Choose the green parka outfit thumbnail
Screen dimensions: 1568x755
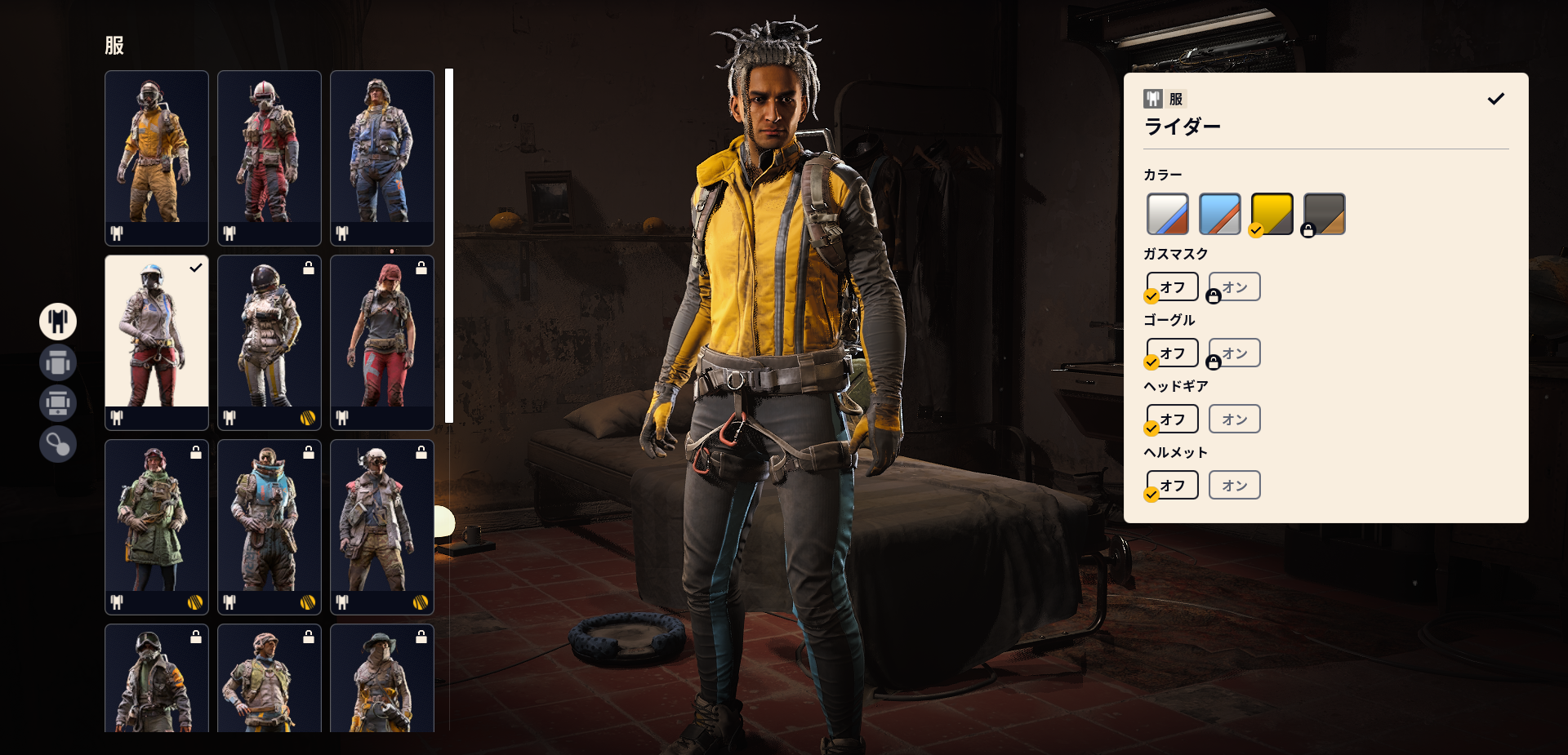click(156, 526)
